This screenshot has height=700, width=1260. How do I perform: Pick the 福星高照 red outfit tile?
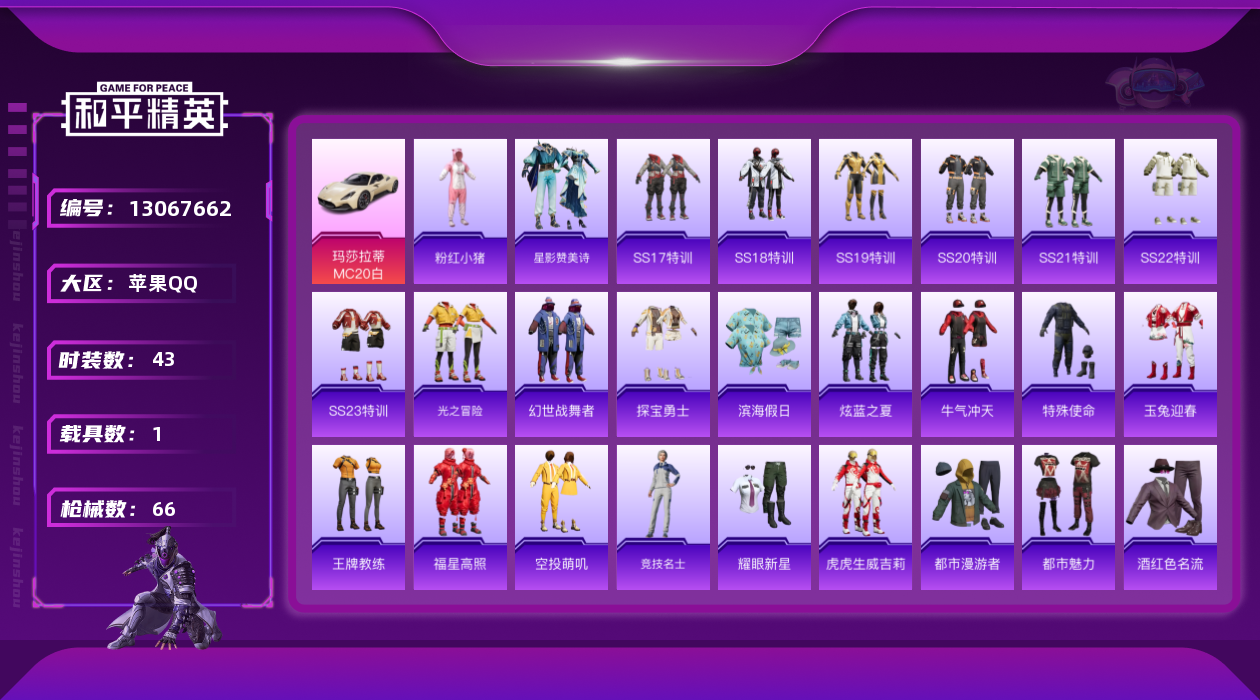click(460, 517)
